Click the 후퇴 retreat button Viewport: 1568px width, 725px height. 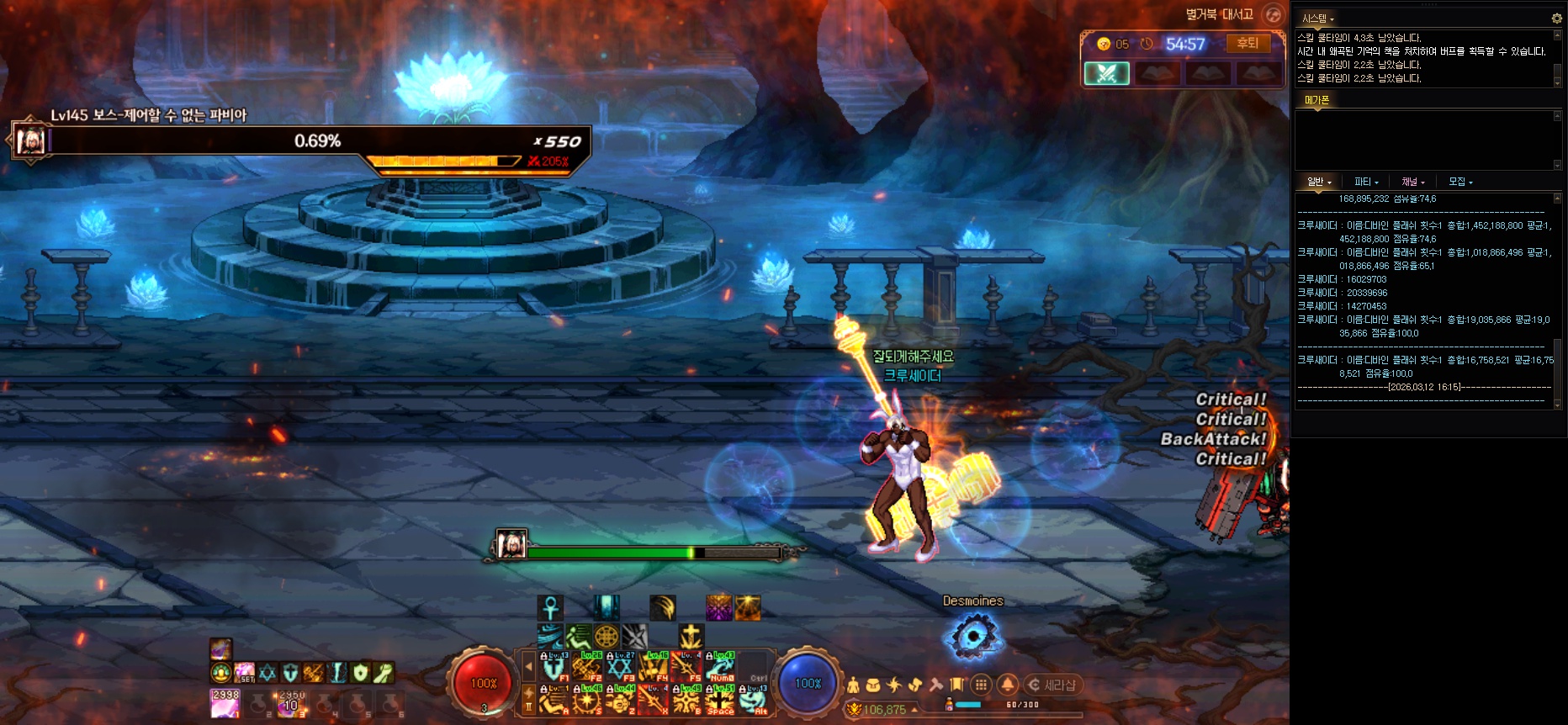click(x=1248, y=44)
